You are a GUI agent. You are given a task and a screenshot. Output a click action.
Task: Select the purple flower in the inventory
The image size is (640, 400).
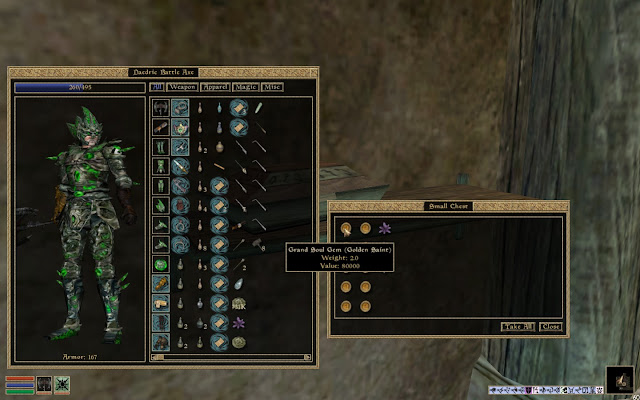point(238,324)
